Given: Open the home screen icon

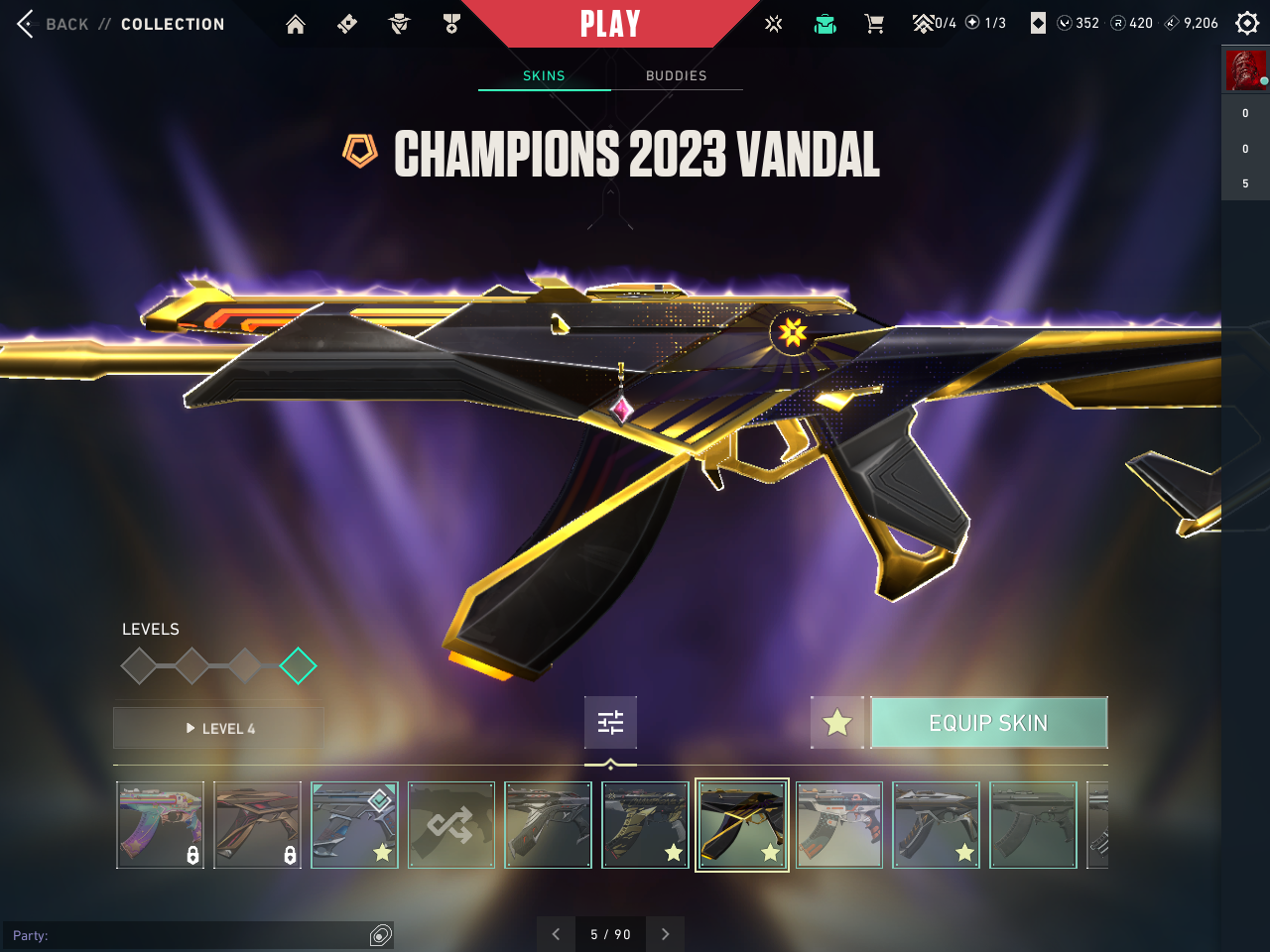Looking at the screenshot, I should click(x=296, y=24).
